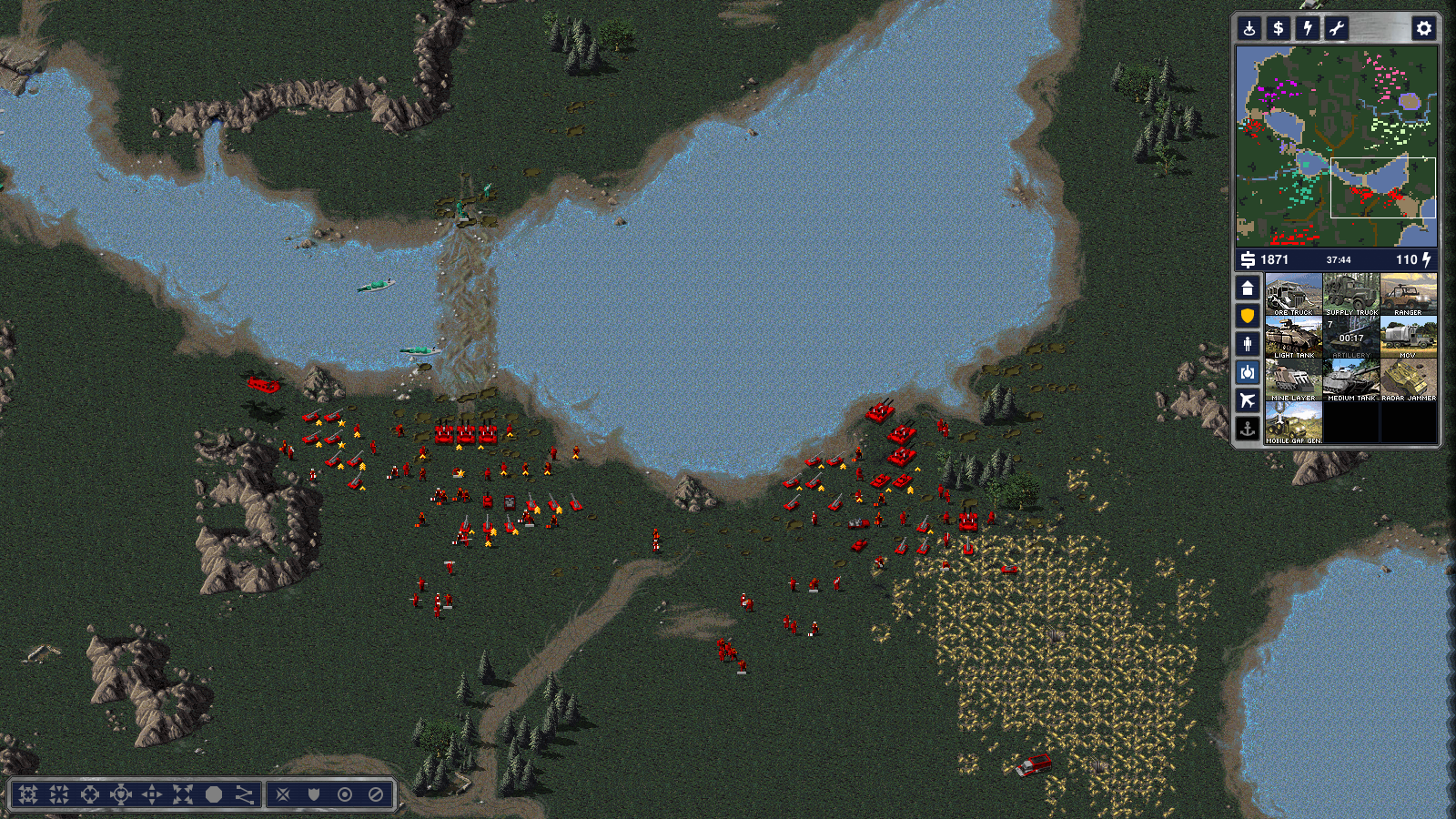Viewport: 1456px width, 819px height.
Task: Click the radar minimap
Action: point(1336,146)
